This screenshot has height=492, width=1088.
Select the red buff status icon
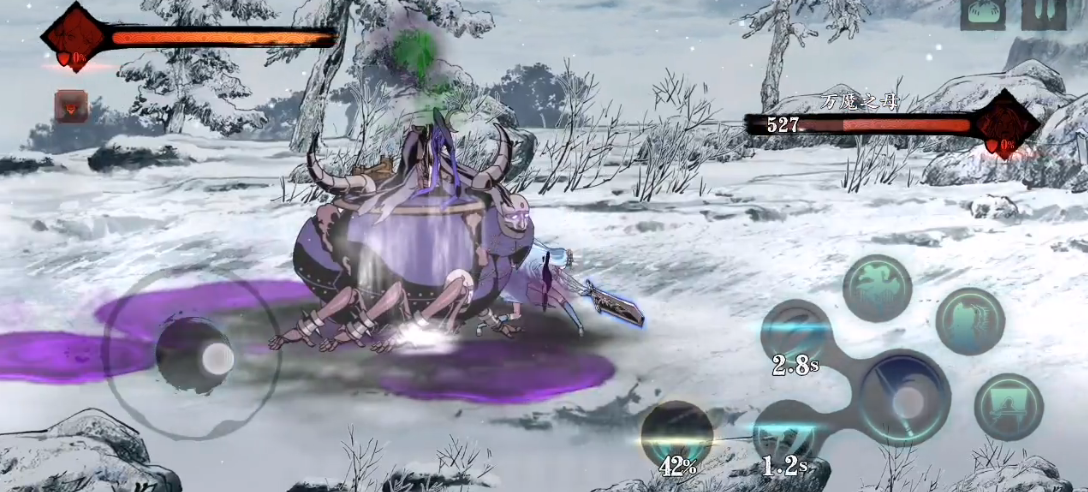click(71, 106)
